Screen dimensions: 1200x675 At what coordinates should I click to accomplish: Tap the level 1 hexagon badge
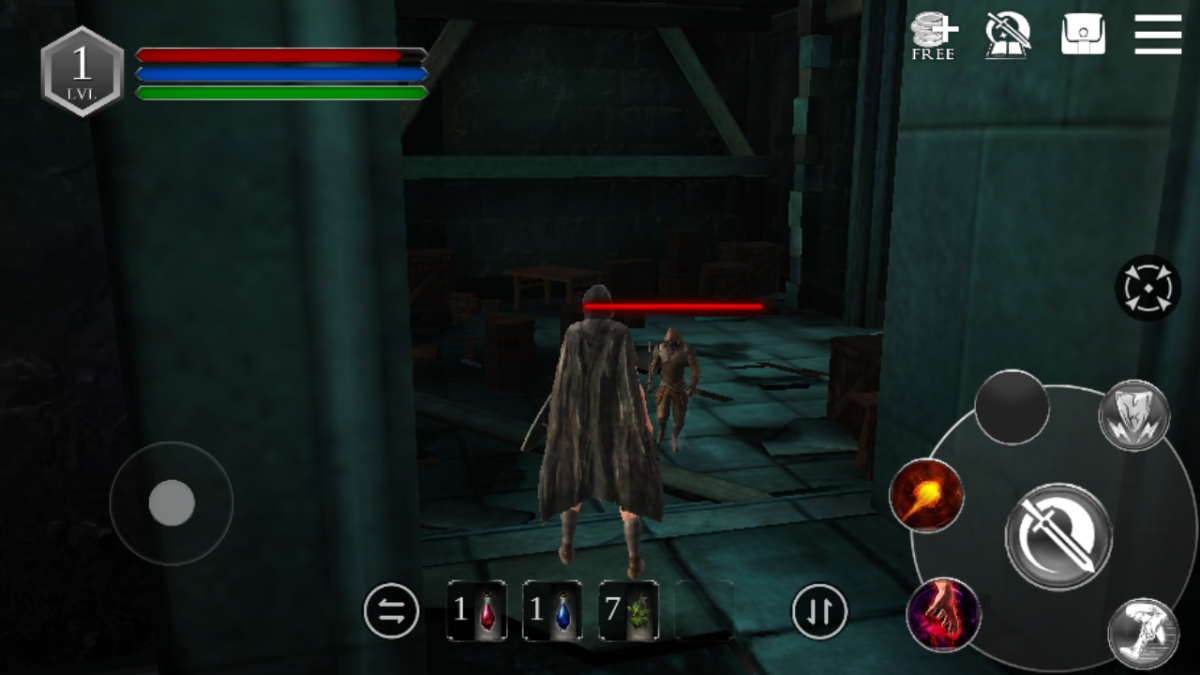82,70
